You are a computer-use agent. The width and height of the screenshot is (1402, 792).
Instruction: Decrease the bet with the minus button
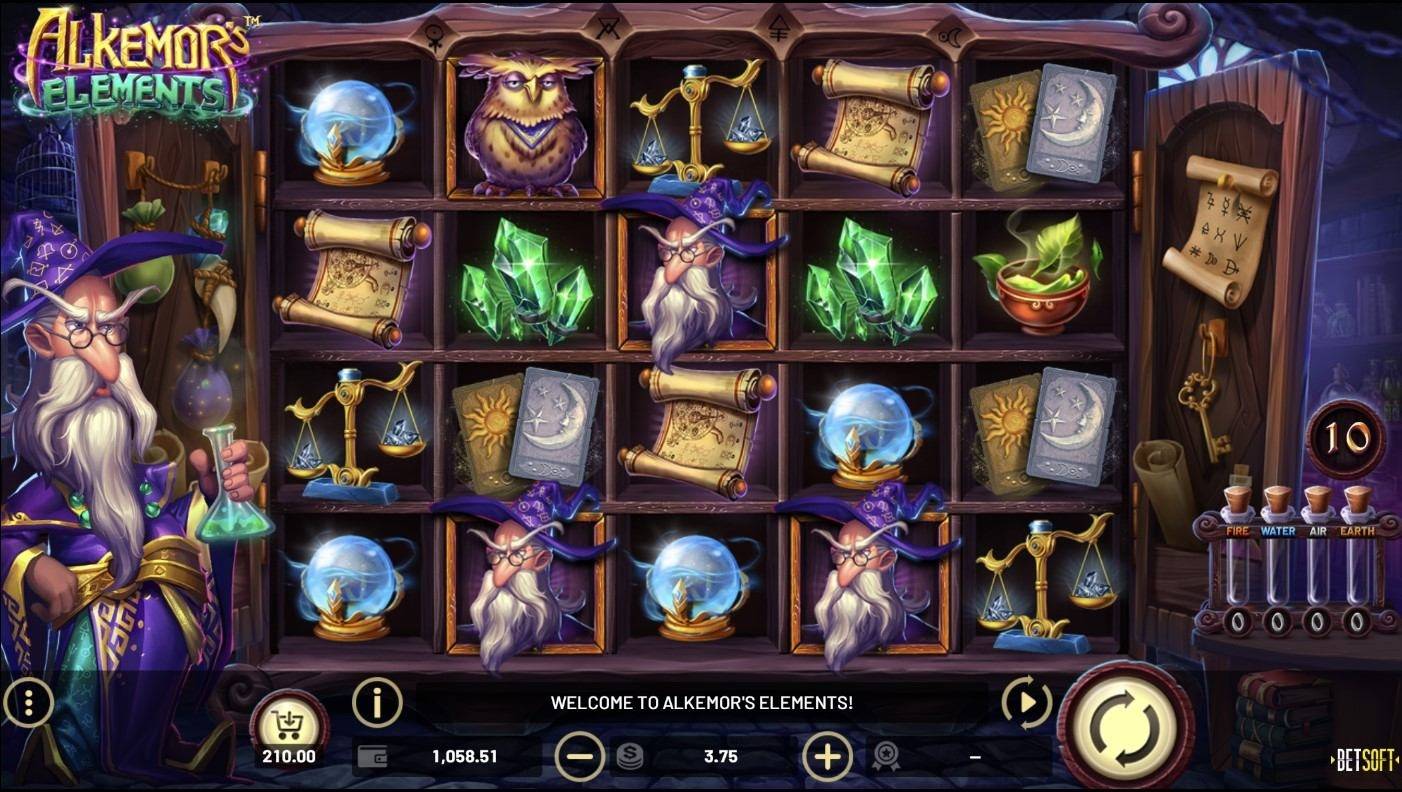coord(581,757)
